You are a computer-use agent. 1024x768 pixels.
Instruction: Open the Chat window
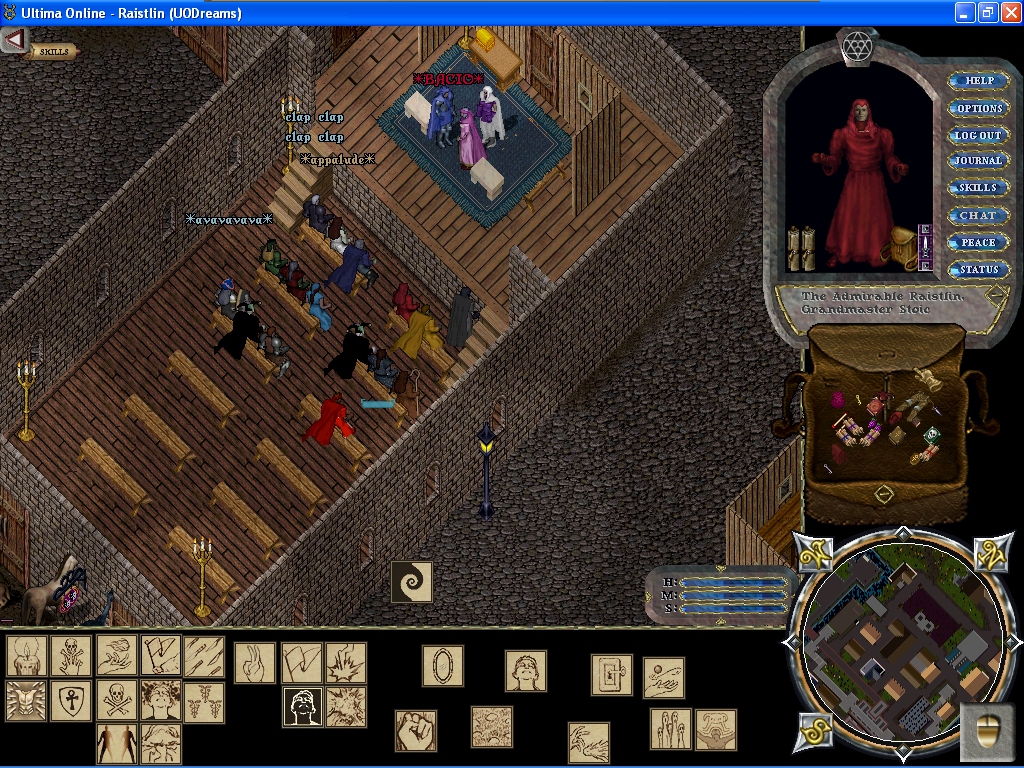977,215
